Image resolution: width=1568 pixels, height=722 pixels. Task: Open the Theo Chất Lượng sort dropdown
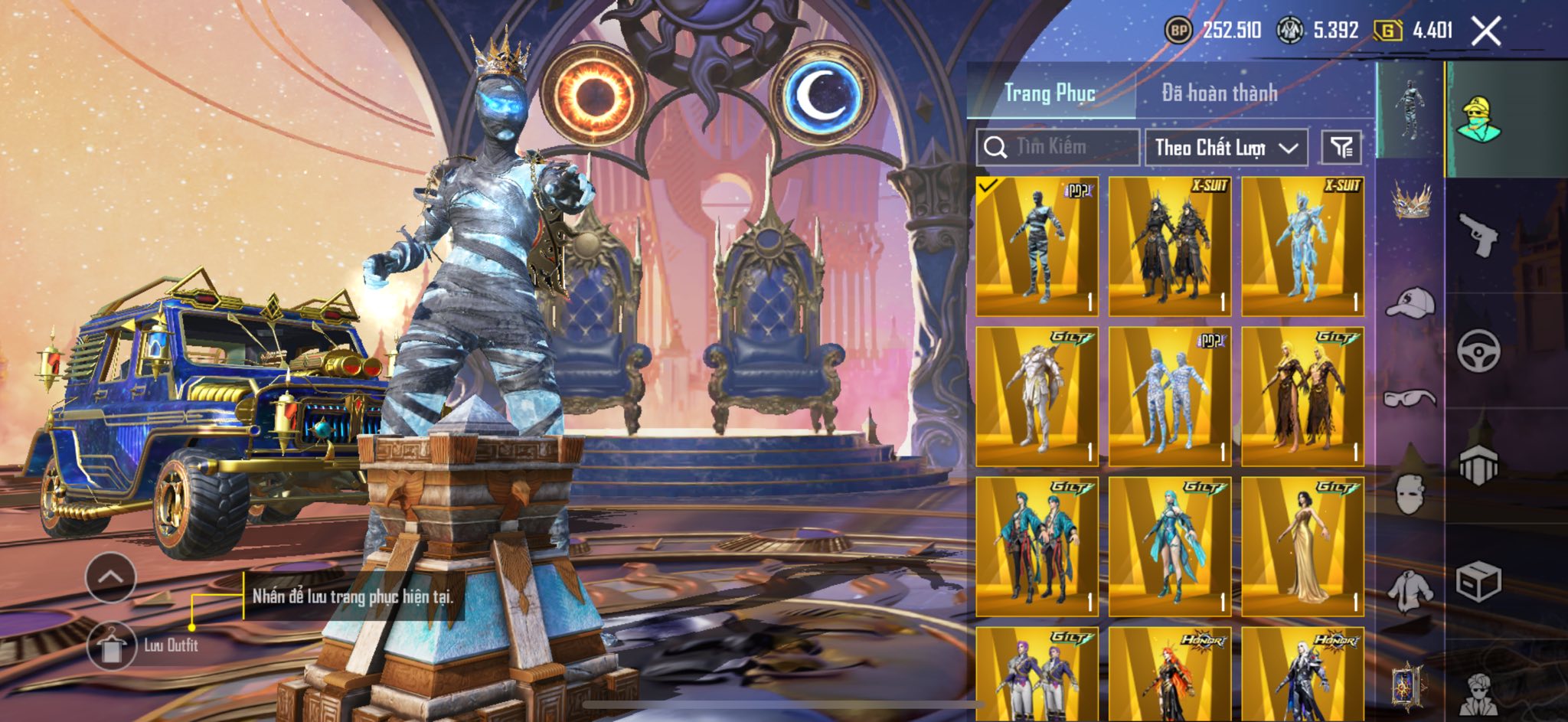coord(1226,147)
